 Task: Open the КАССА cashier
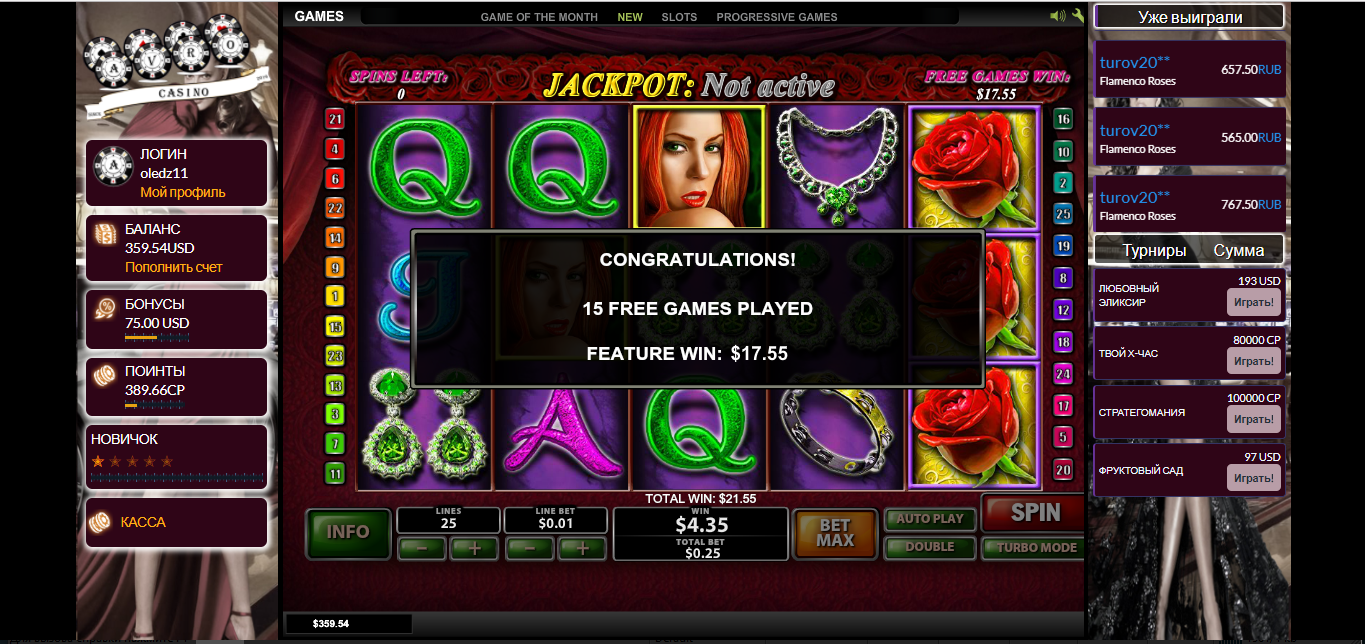[x=143, y=522]
